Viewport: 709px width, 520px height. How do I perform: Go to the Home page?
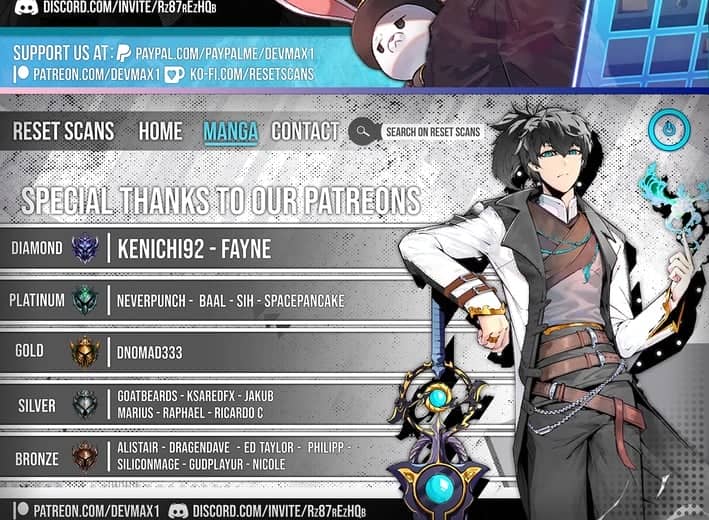tap(160, 131)
